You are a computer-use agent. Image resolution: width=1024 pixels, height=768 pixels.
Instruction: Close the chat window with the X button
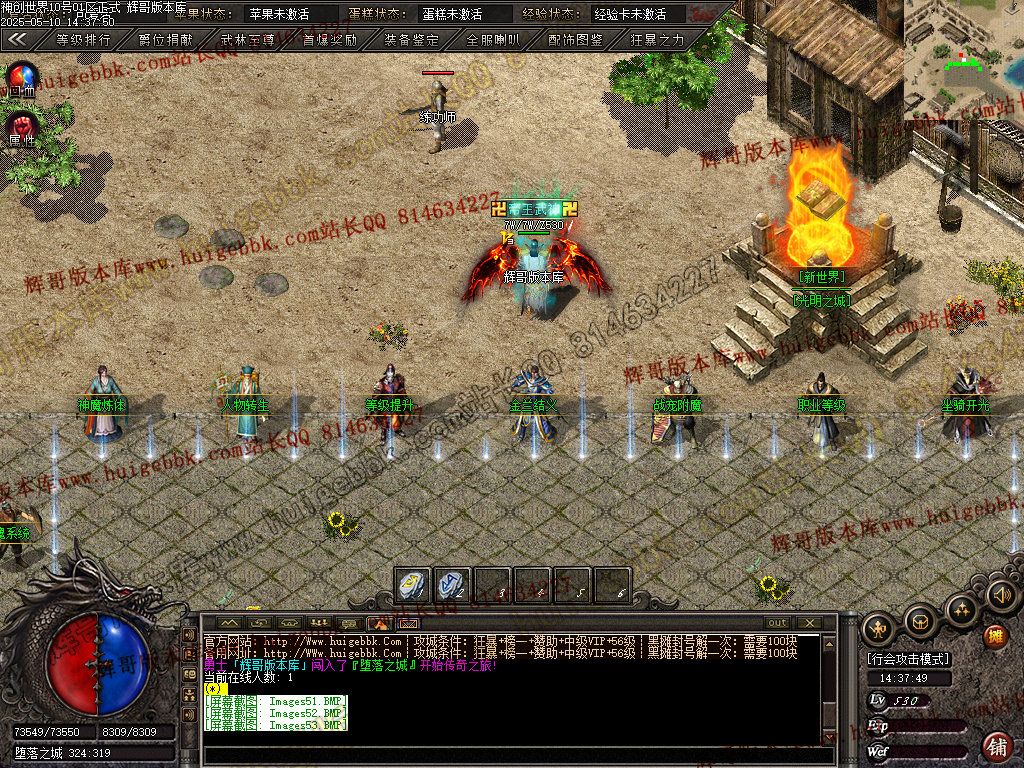coord(808,622)
